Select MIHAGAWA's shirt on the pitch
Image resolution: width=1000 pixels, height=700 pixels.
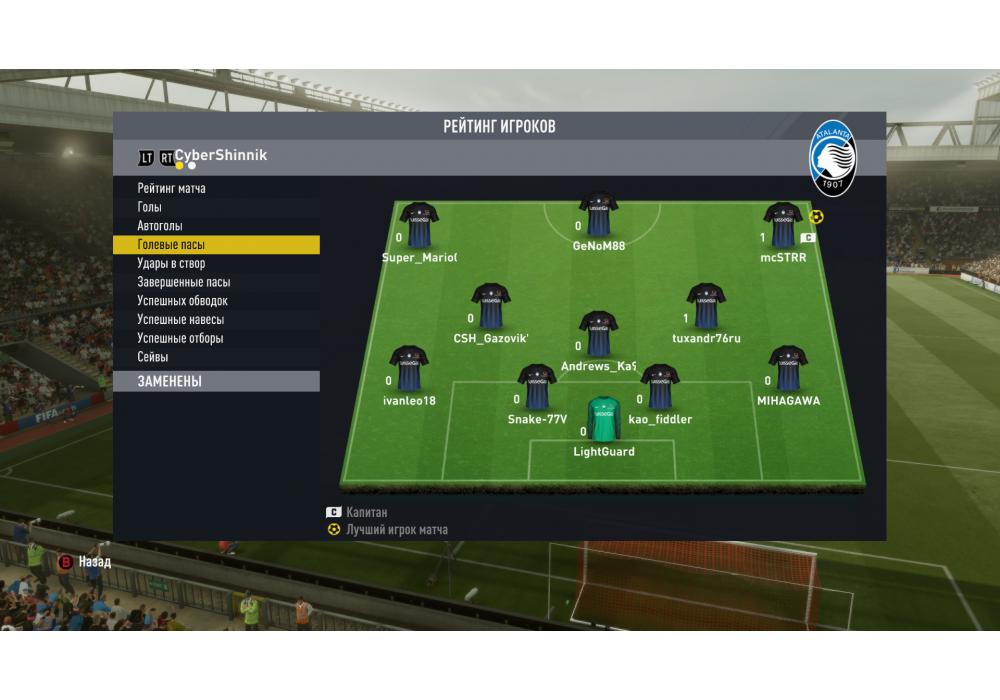pos(788,369)
